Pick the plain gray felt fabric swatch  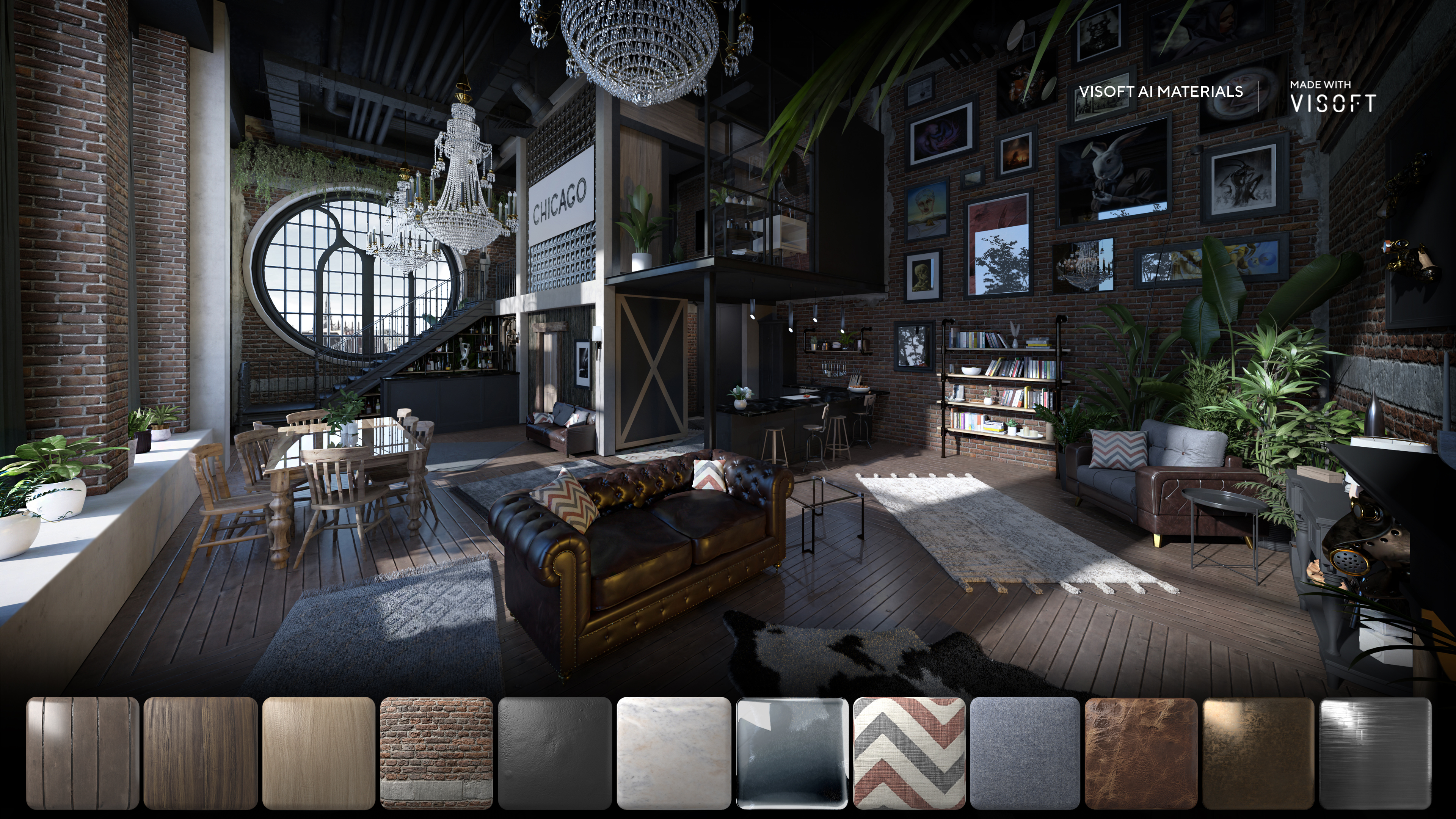point(1025,753)
